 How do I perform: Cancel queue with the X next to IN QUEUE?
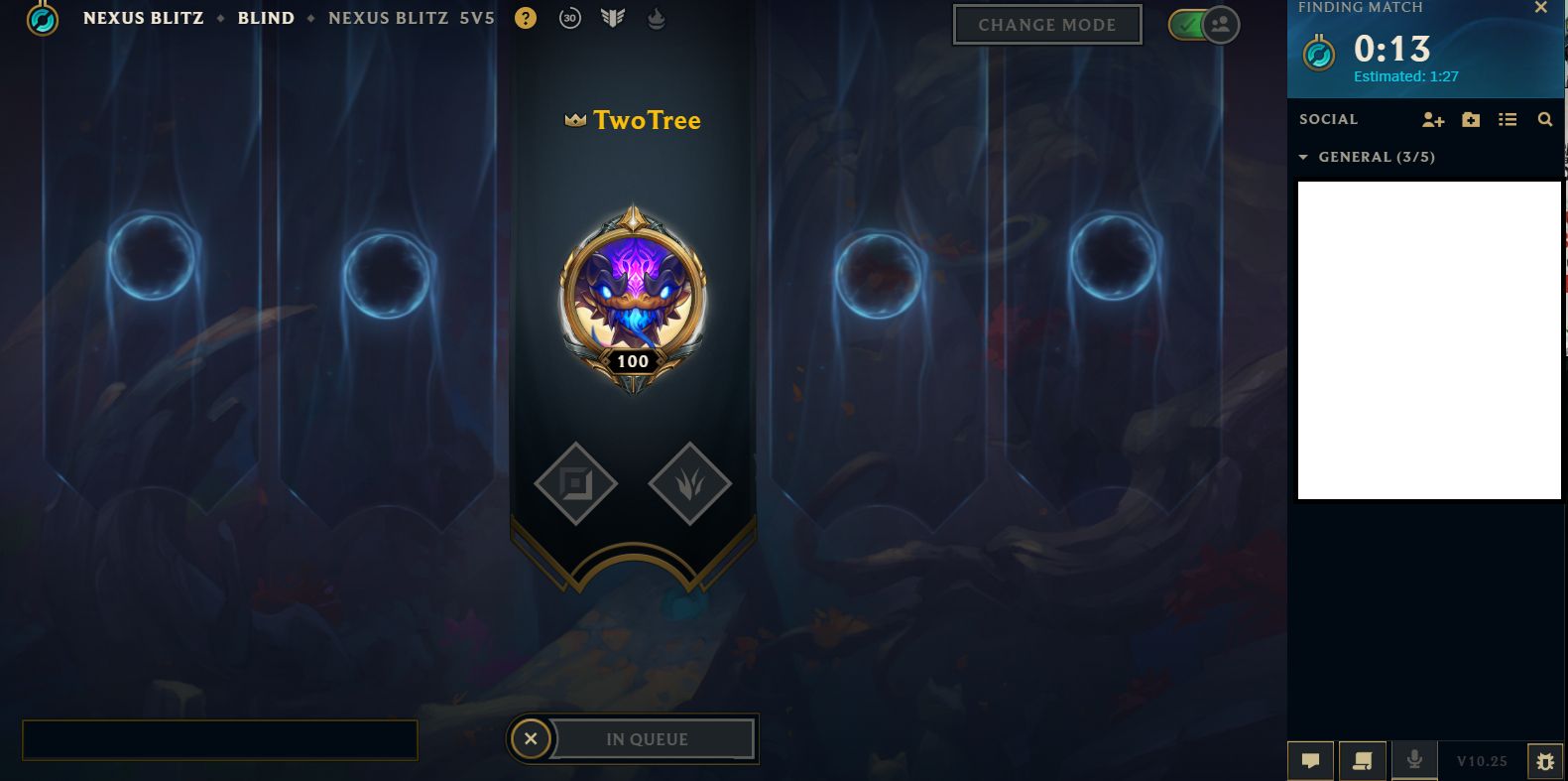click(x=531, y=738)
